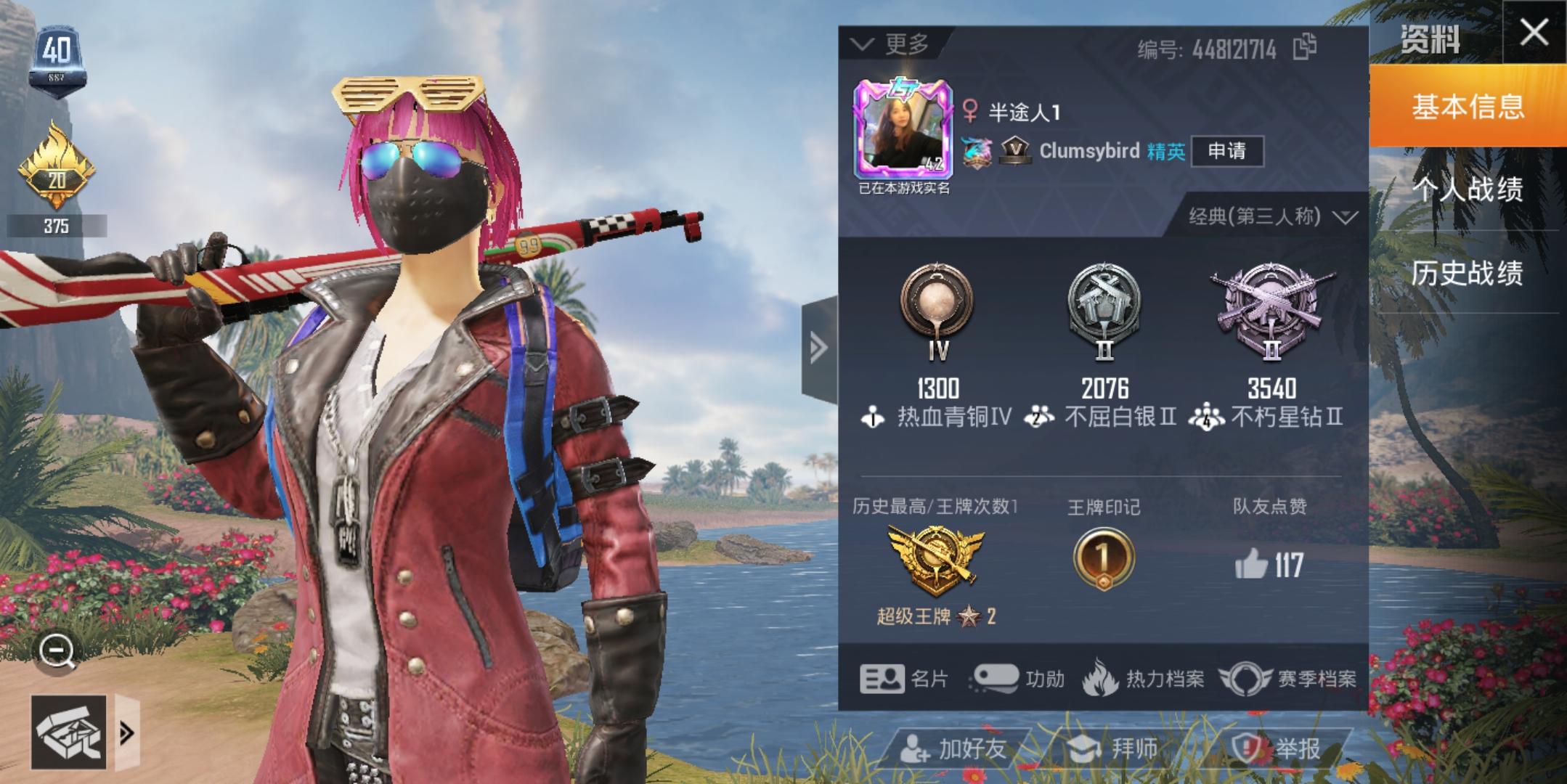The width and height of the screenshot is (1567, 784).
Task: Open the 经典(第三人称) mode dropdown
Action: (1272, 216)
